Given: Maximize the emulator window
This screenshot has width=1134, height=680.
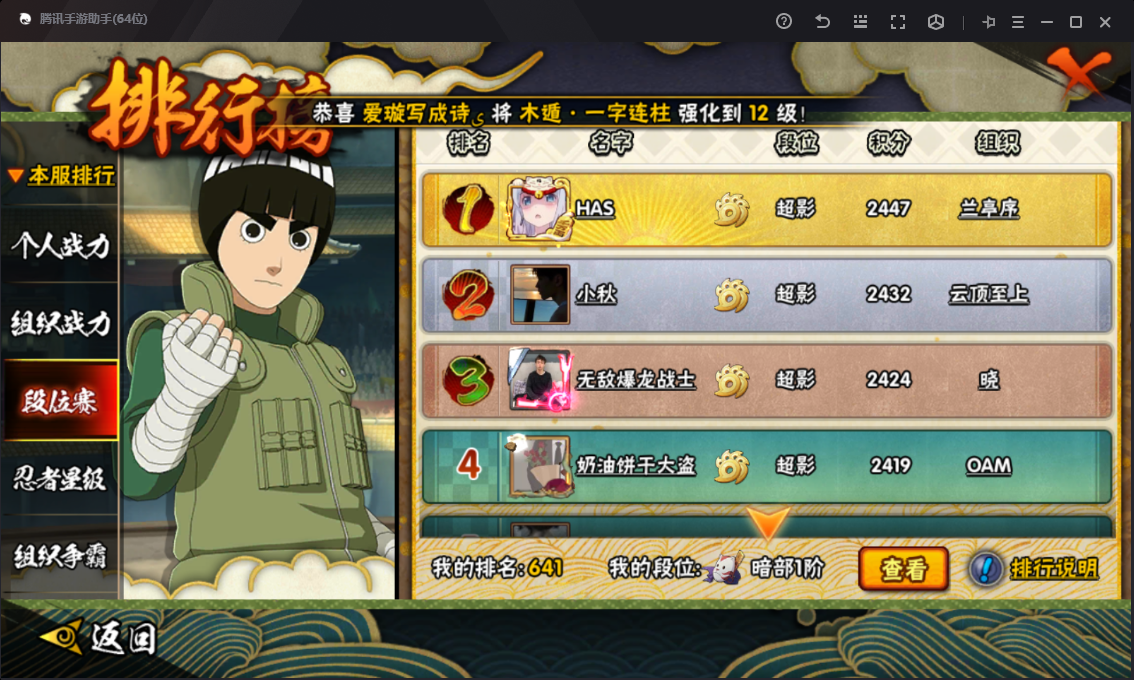Looking at the screenshot, I should tap(1076, 22).
